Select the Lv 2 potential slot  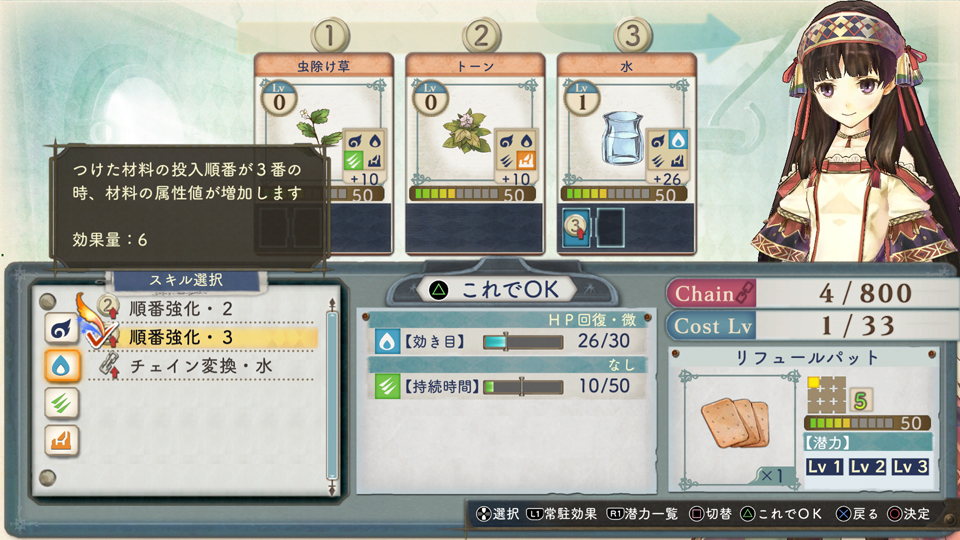868,467
